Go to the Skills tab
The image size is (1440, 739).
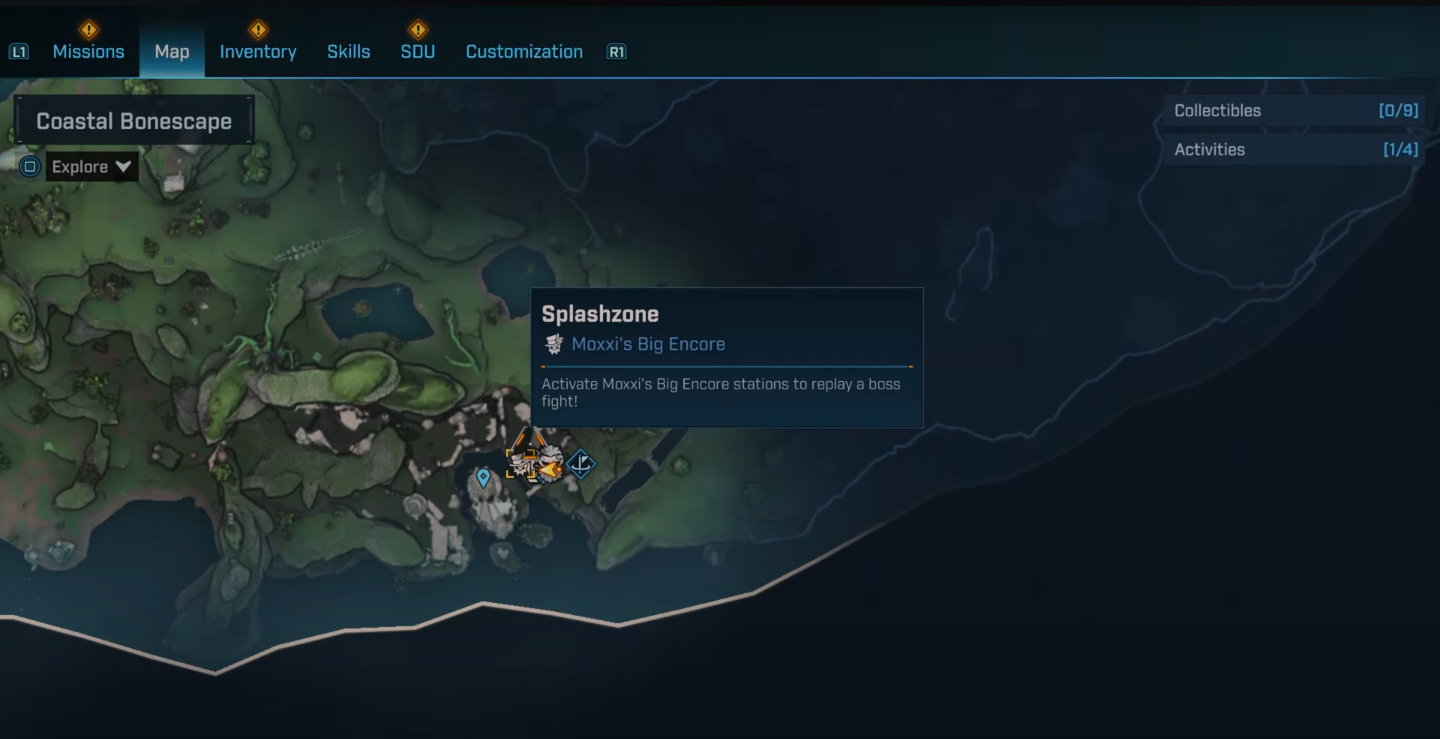tap(348, 52)
